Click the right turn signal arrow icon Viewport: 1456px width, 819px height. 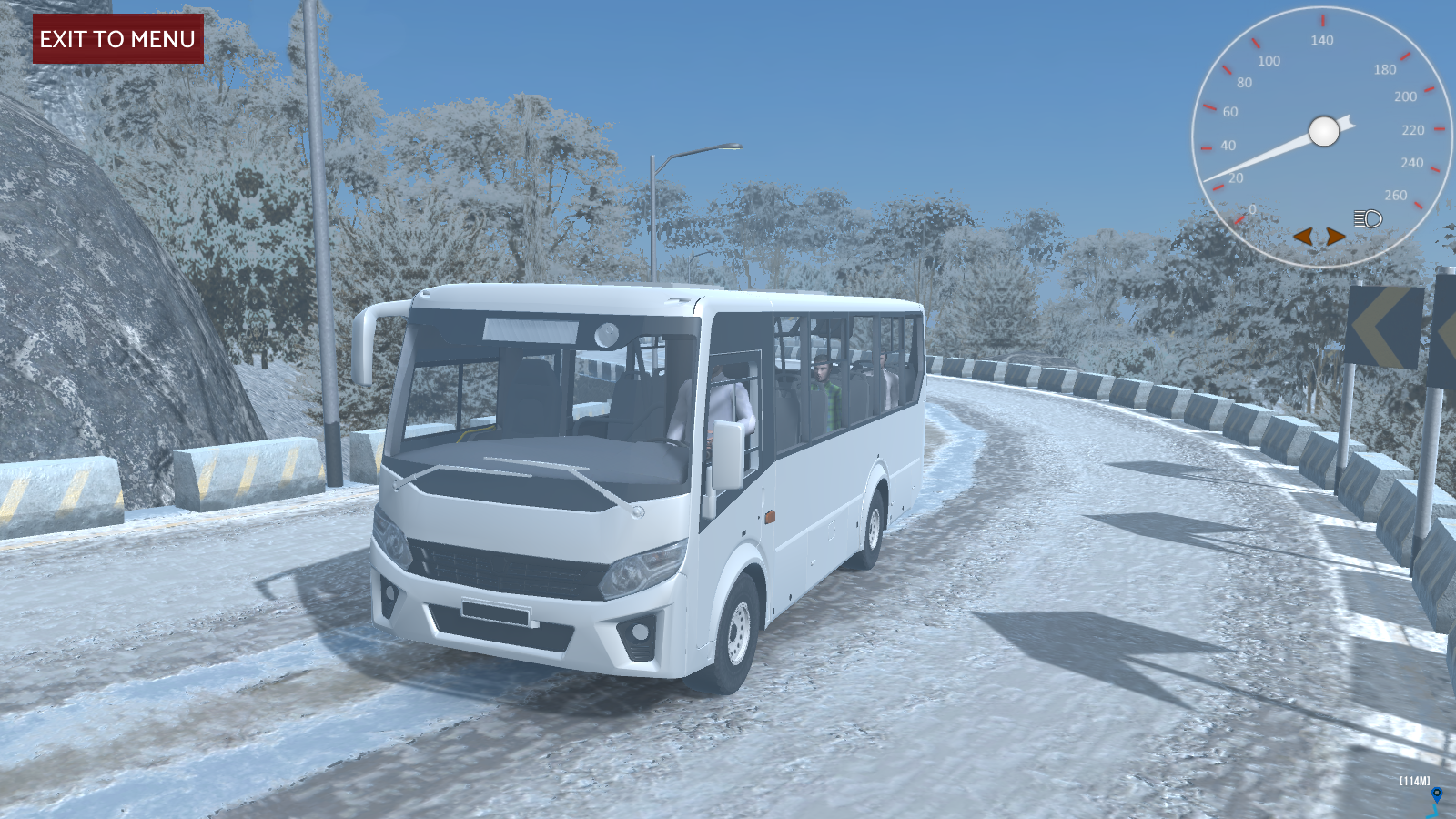click(x=1334, y=236)
